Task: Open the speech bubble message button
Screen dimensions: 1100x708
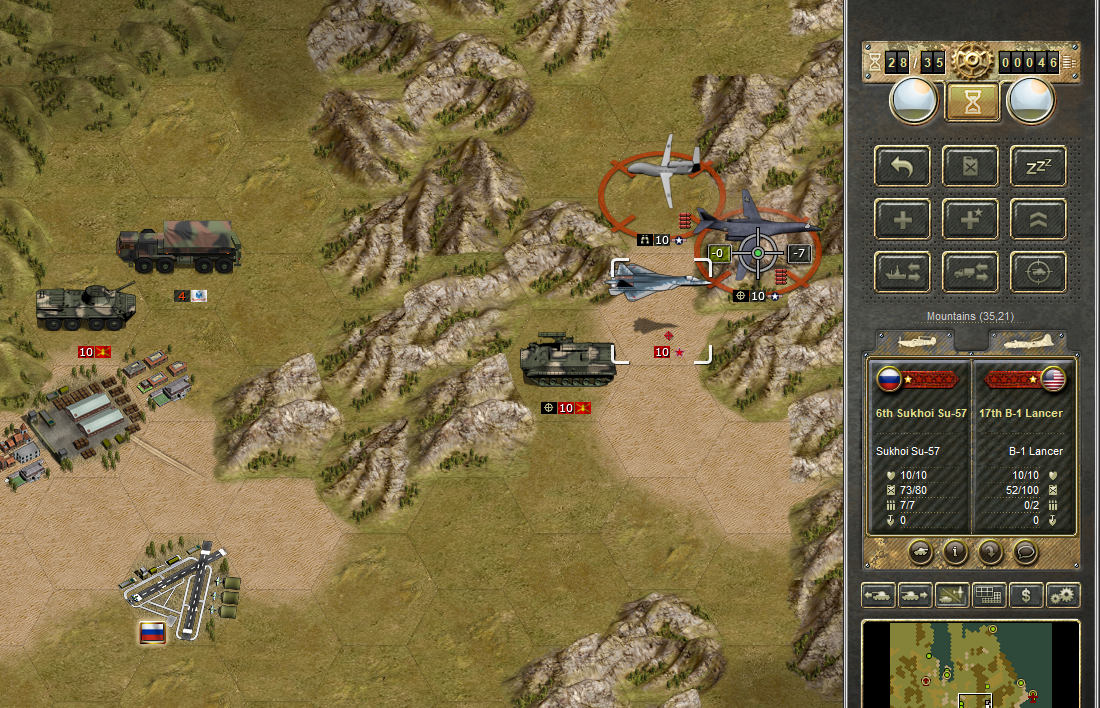Action: click(1024, 552)
